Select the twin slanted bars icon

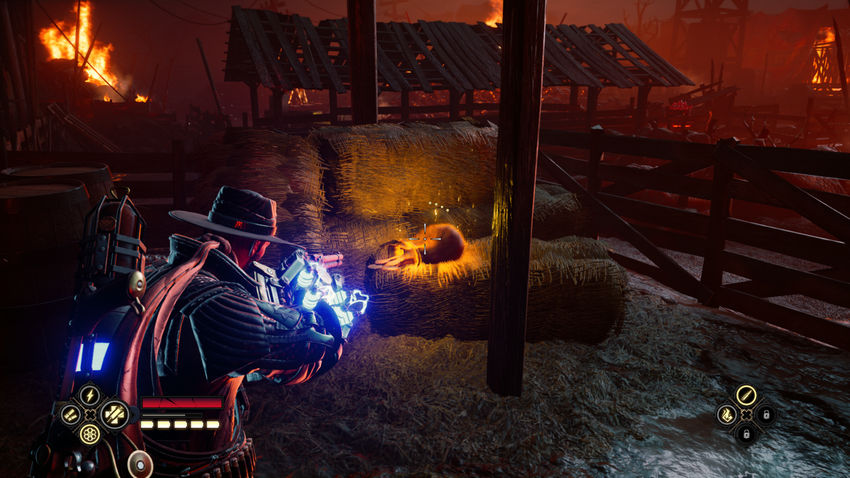coord(70,414)
